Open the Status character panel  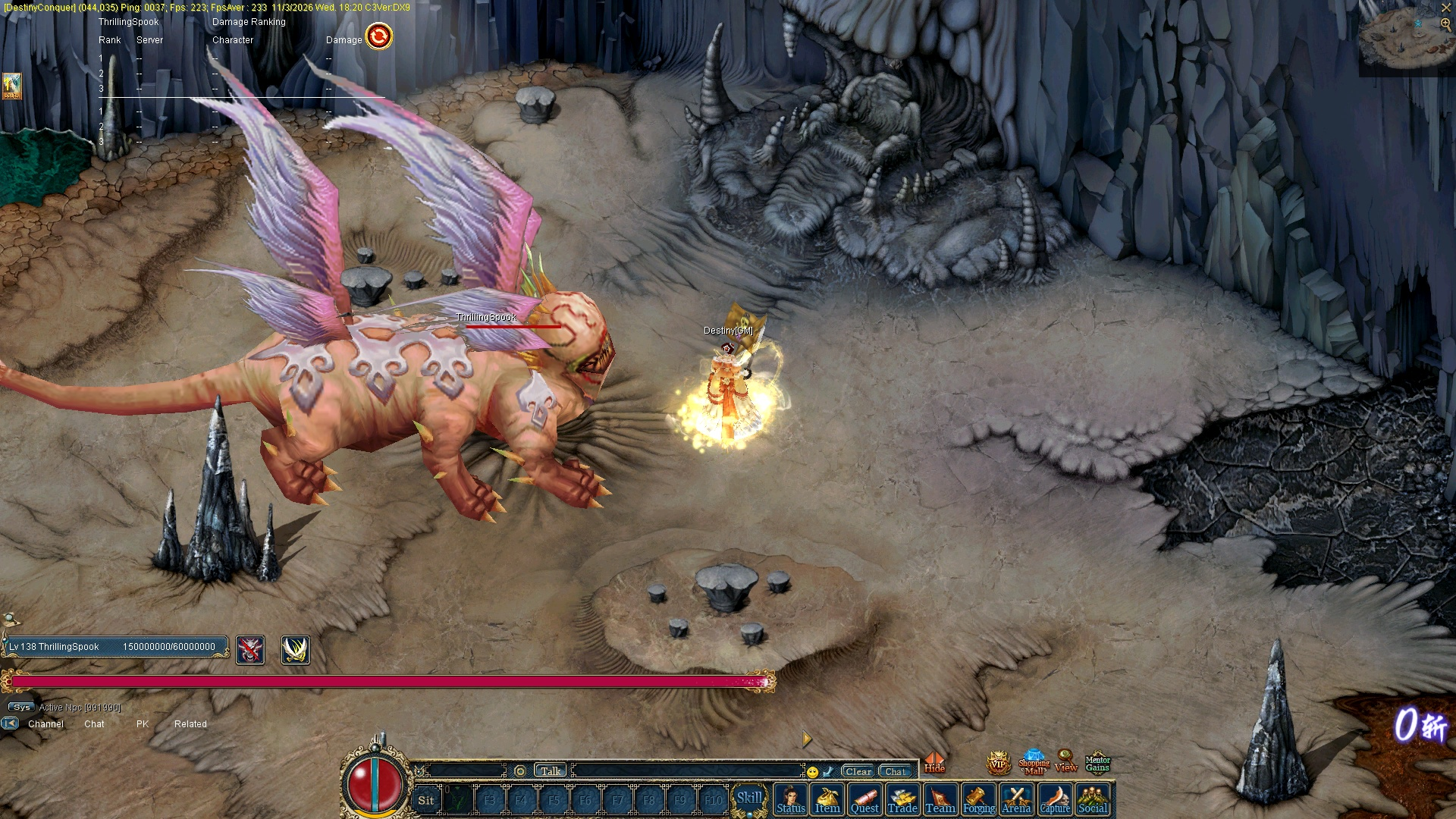click(790, 800)
